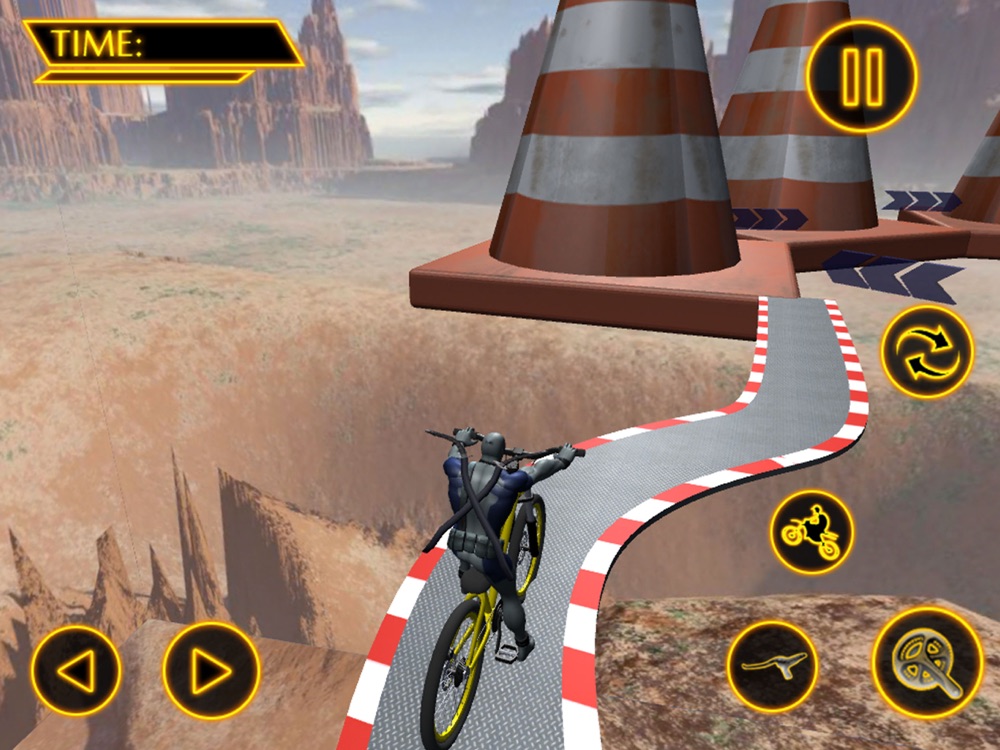Screen dimensions: 1000x750
Task: Squeeze the brake lever button
Action: click(x=772, y=666)
